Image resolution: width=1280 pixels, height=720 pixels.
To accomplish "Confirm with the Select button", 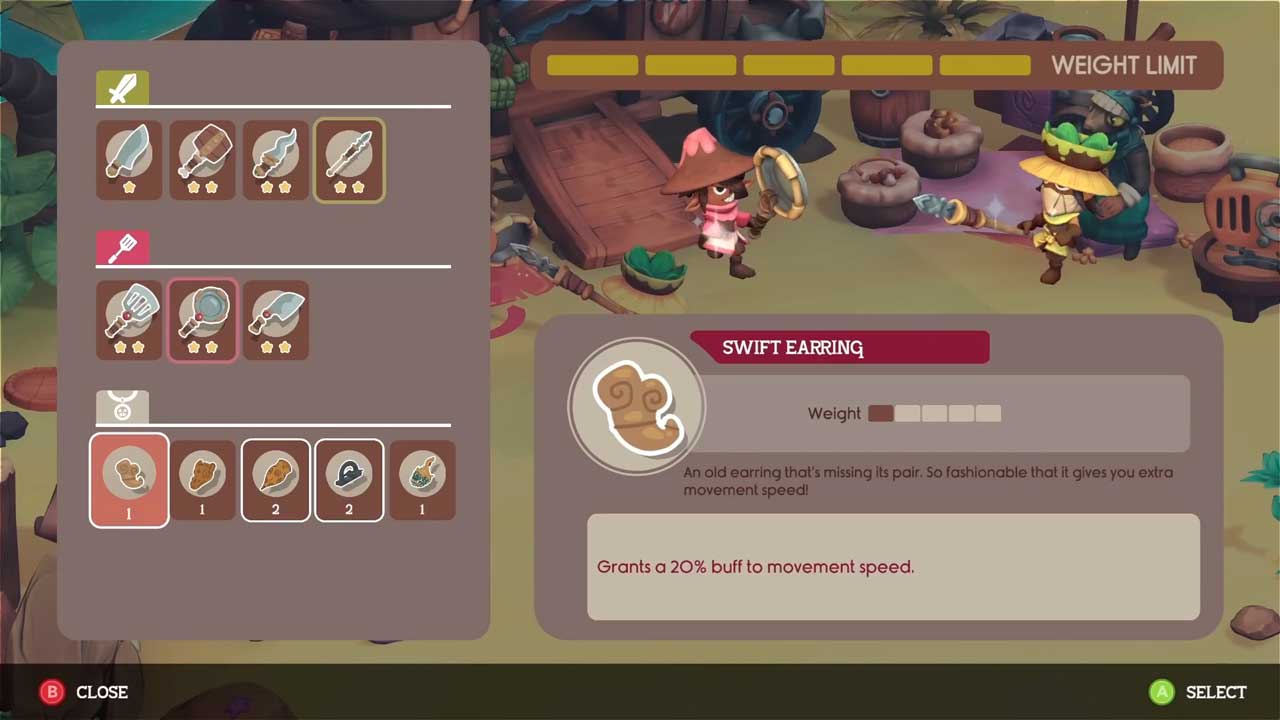I will [1197, 692].
